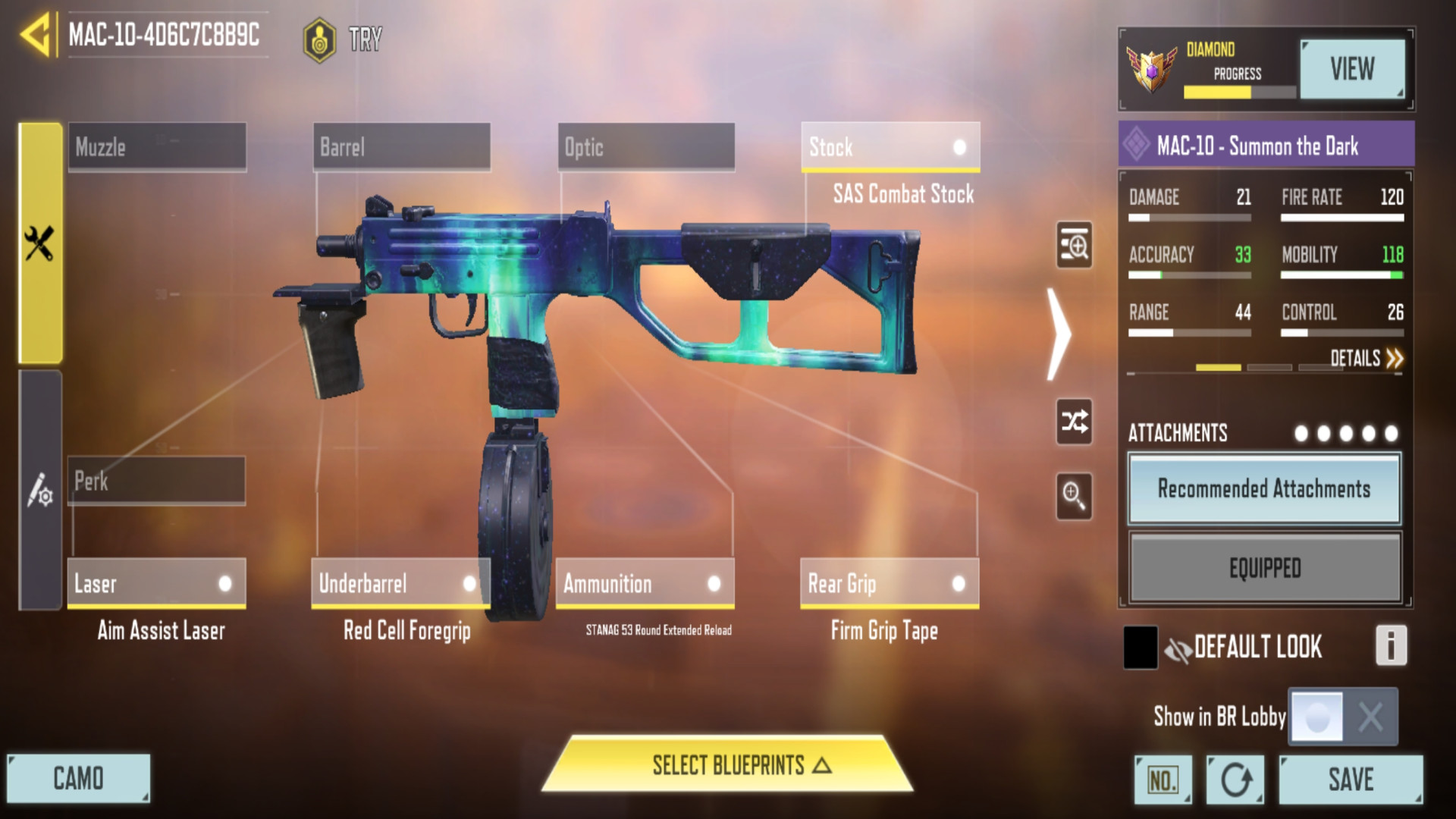Open the CAMO menu

[x=78, y=778]
